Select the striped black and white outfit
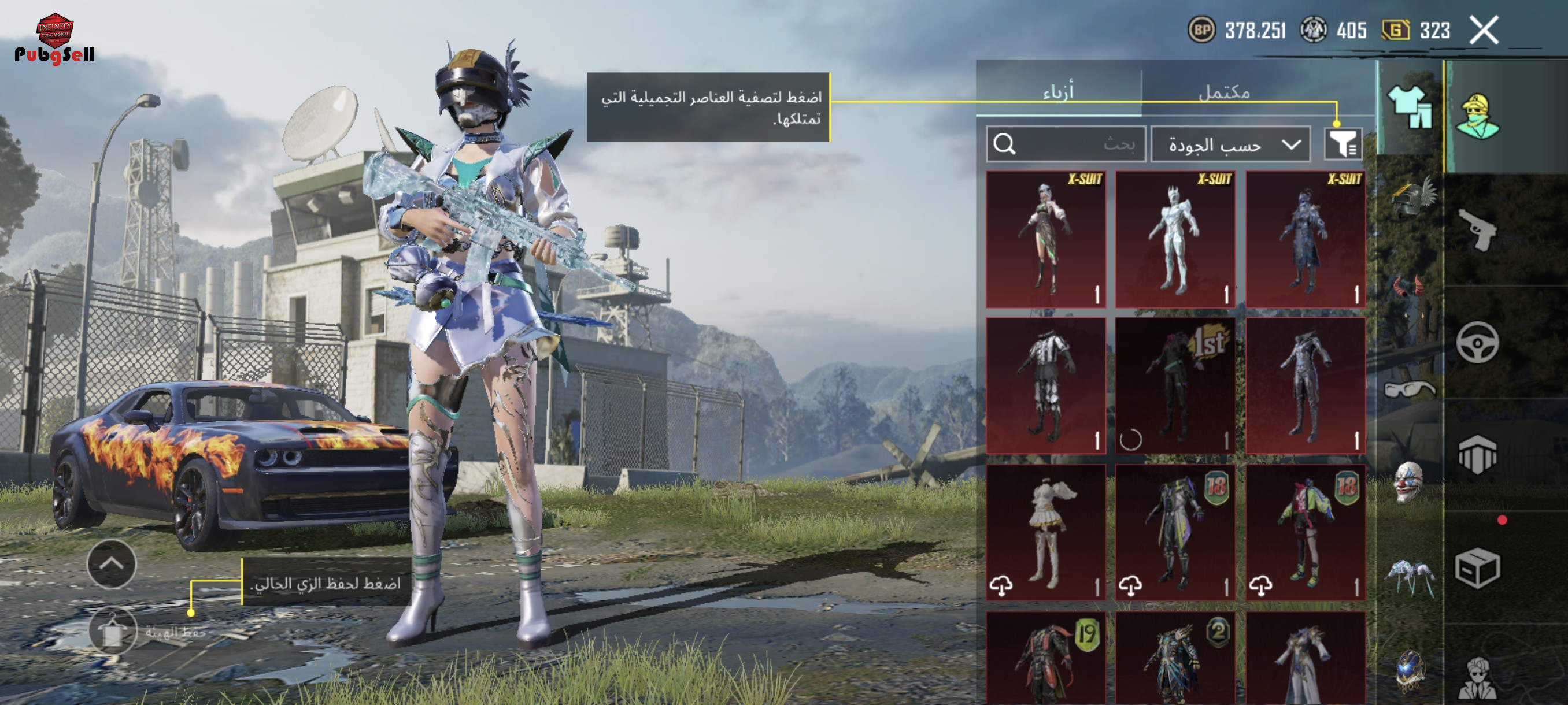This screenshot has height=705, width=1568. coord(1046,385)
